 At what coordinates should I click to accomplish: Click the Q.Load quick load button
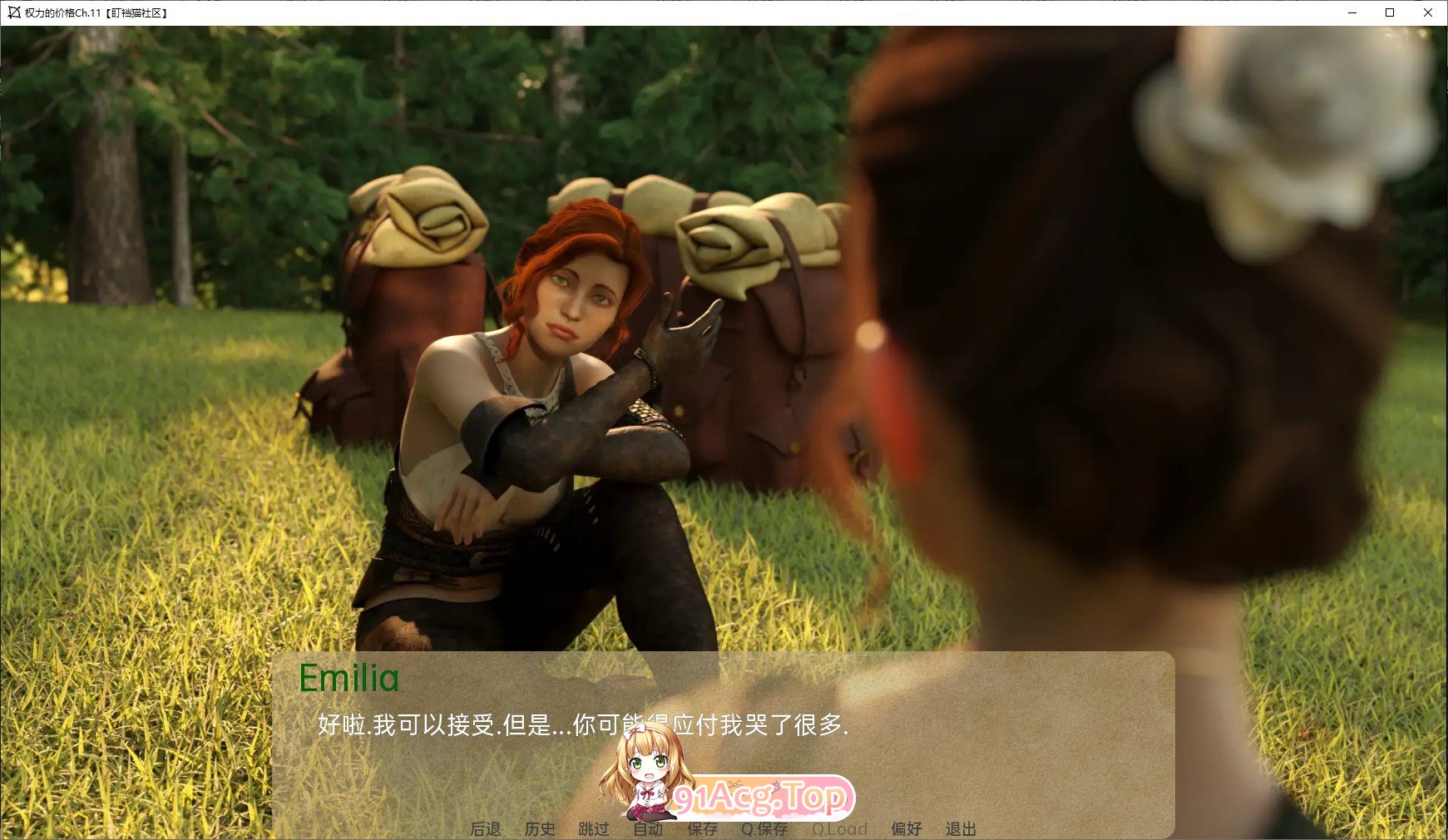point(839,828)
